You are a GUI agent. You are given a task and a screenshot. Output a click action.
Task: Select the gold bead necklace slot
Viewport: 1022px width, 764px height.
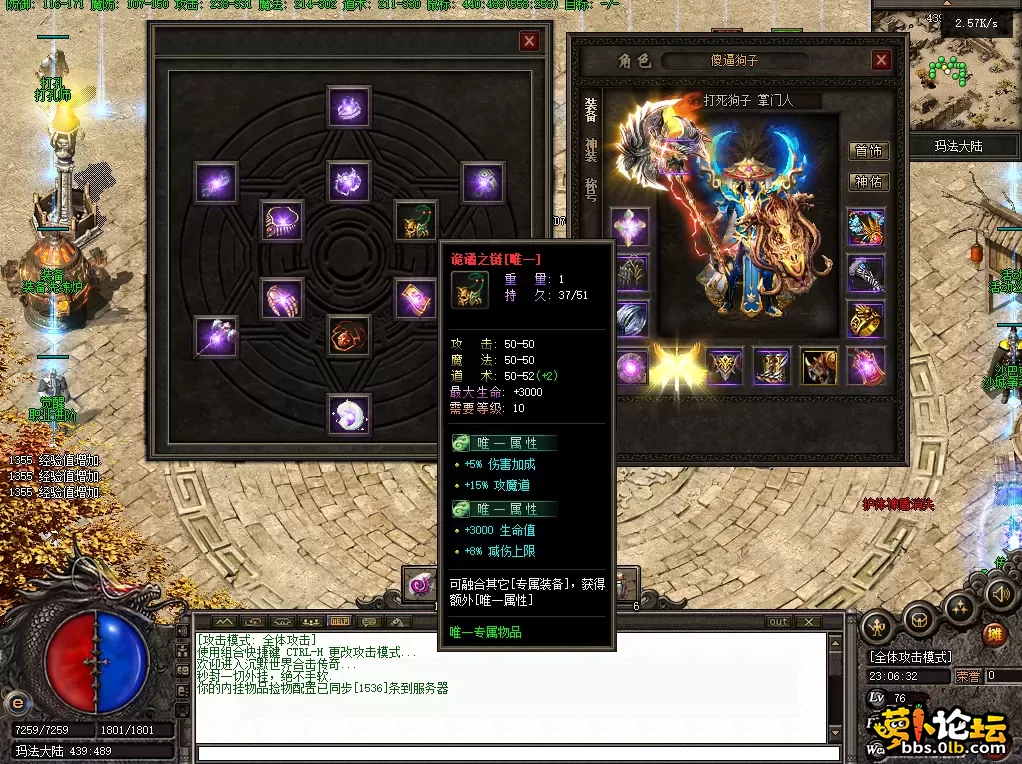[x=282, y=220]
